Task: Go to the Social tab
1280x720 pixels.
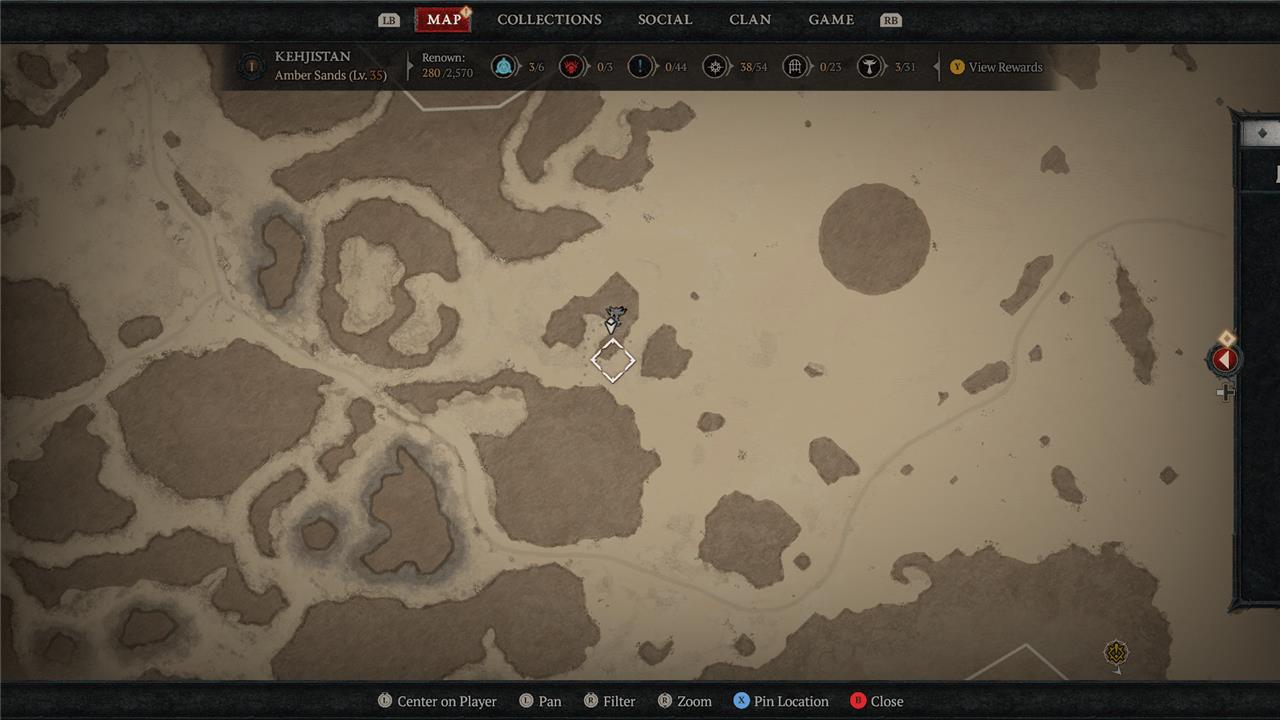Action: 665,20
